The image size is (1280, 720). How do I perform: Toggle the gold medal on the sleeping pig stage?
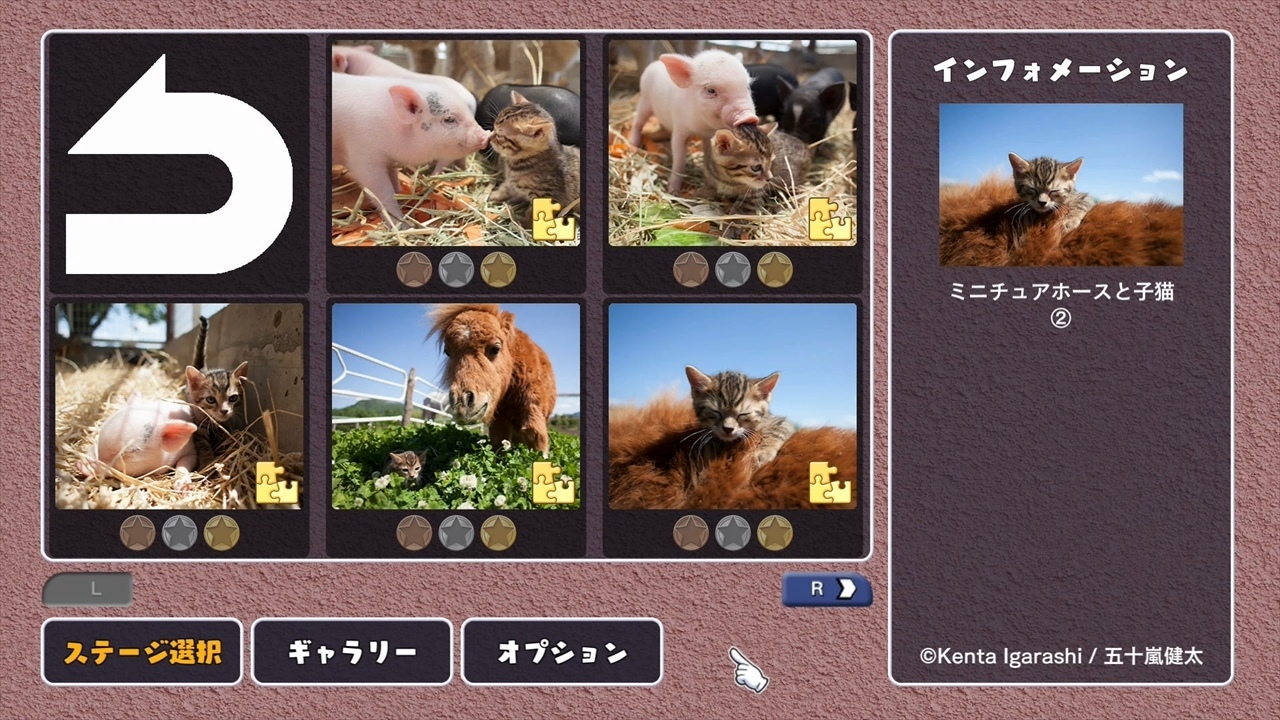(221, 533)
